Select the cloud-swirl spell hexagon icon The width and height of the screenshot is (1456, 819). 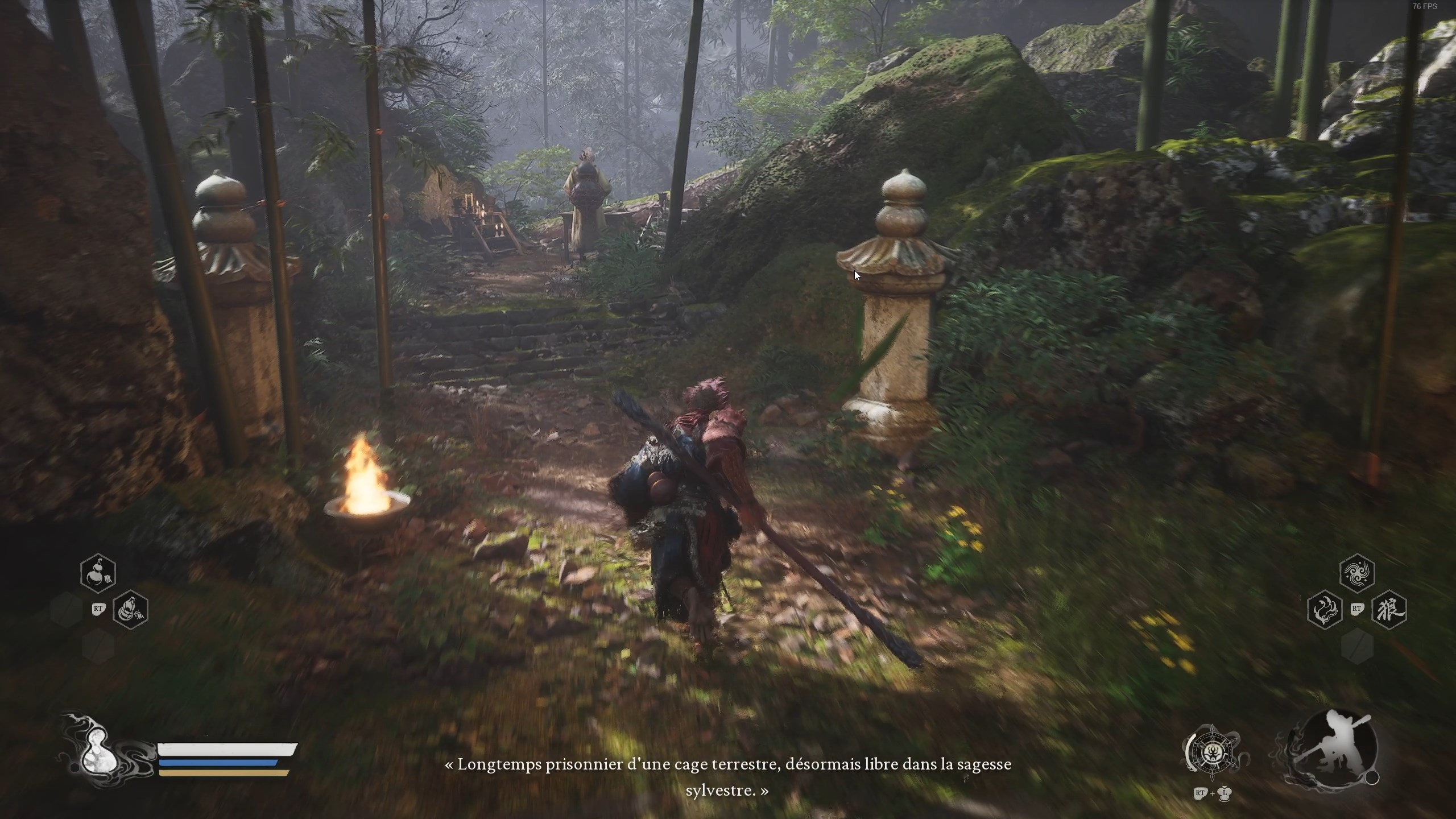click(x=1356, y=572)
